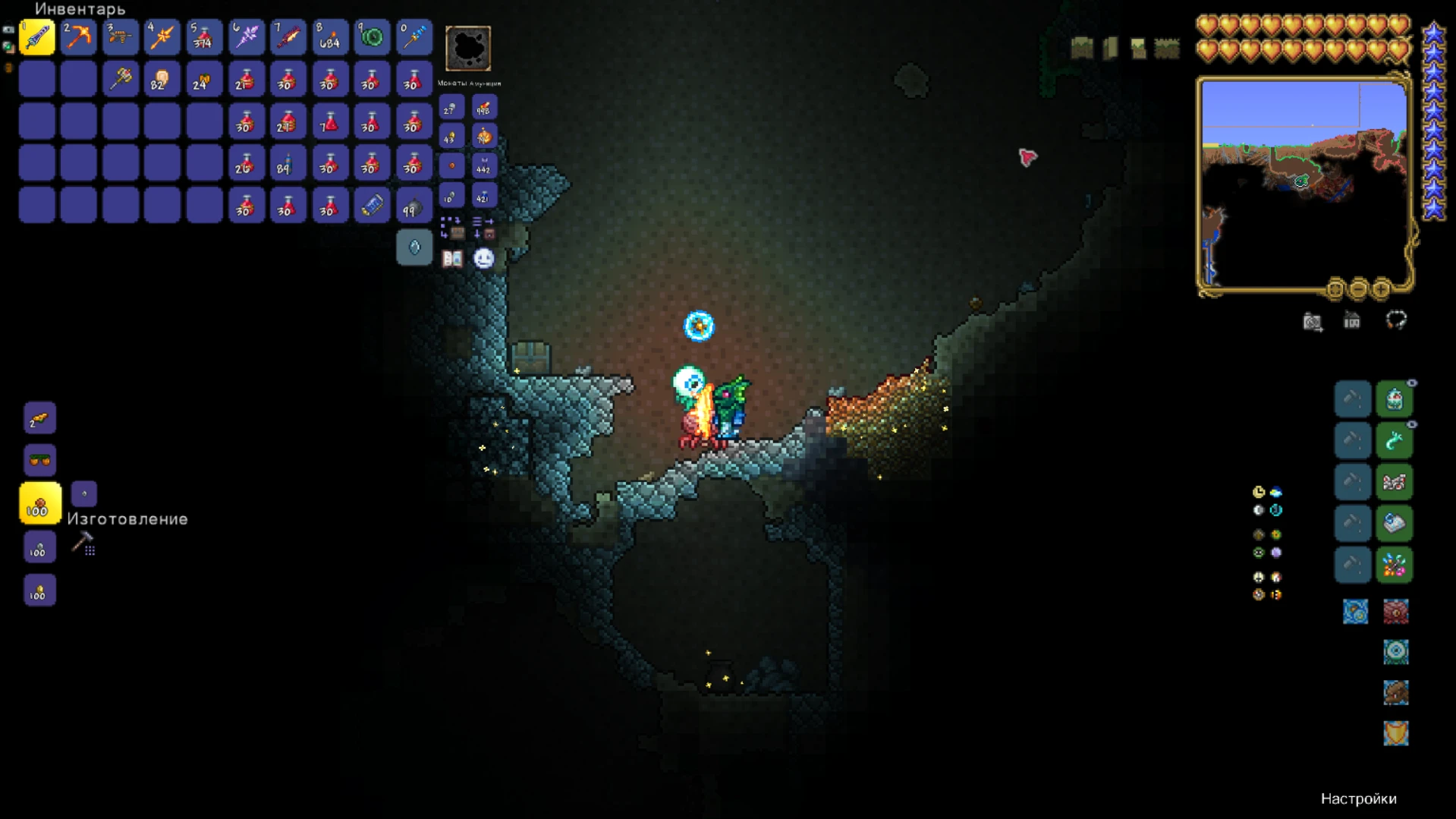1456x819 pixels.
Task: Open the emote menu smiley icon
Action: tap(484, 259)
